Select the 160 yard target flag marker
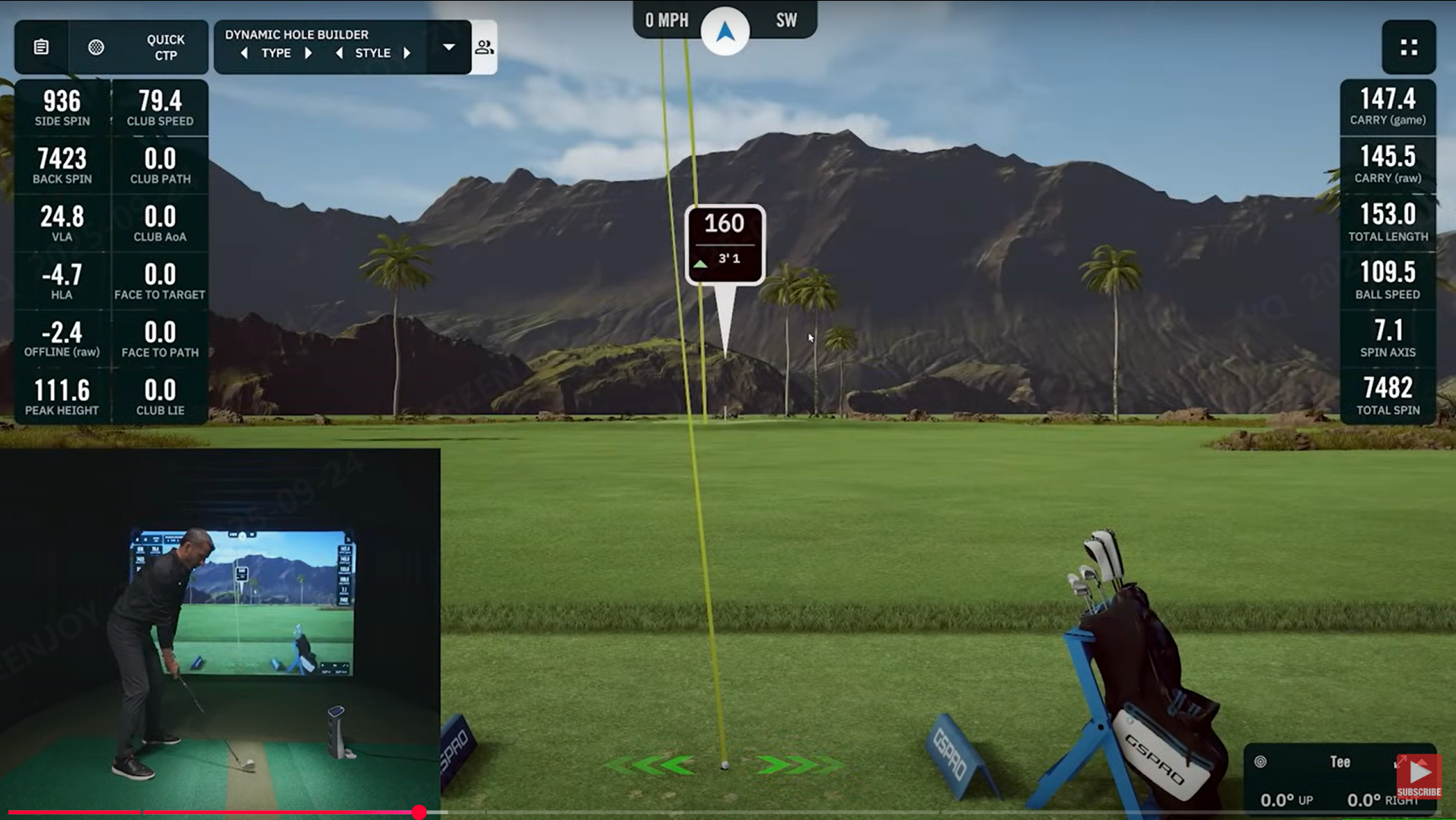 (x=725, y=244)
